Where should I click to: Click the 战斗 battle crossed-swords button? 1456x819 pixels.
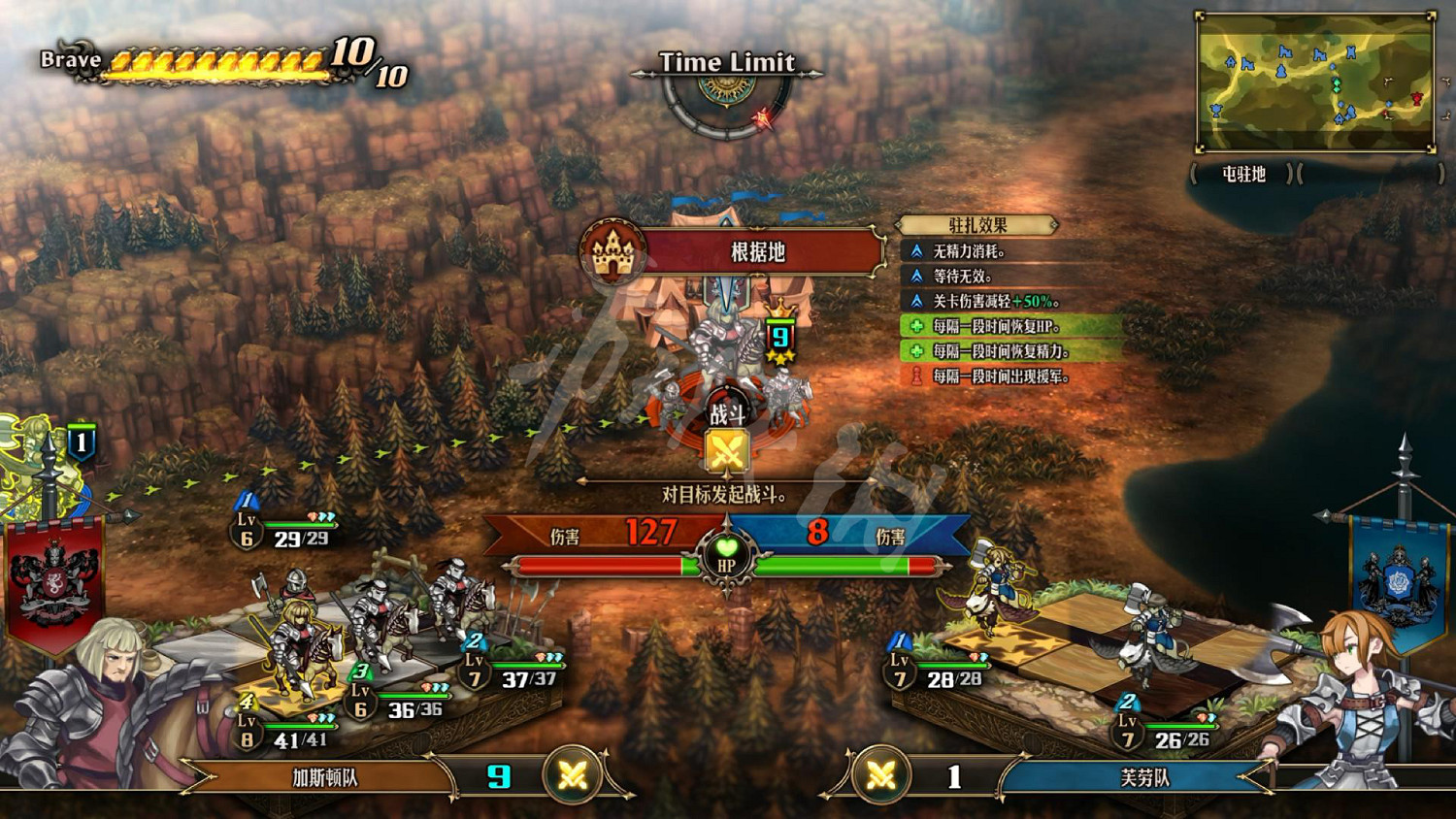[x=727, y=450]
